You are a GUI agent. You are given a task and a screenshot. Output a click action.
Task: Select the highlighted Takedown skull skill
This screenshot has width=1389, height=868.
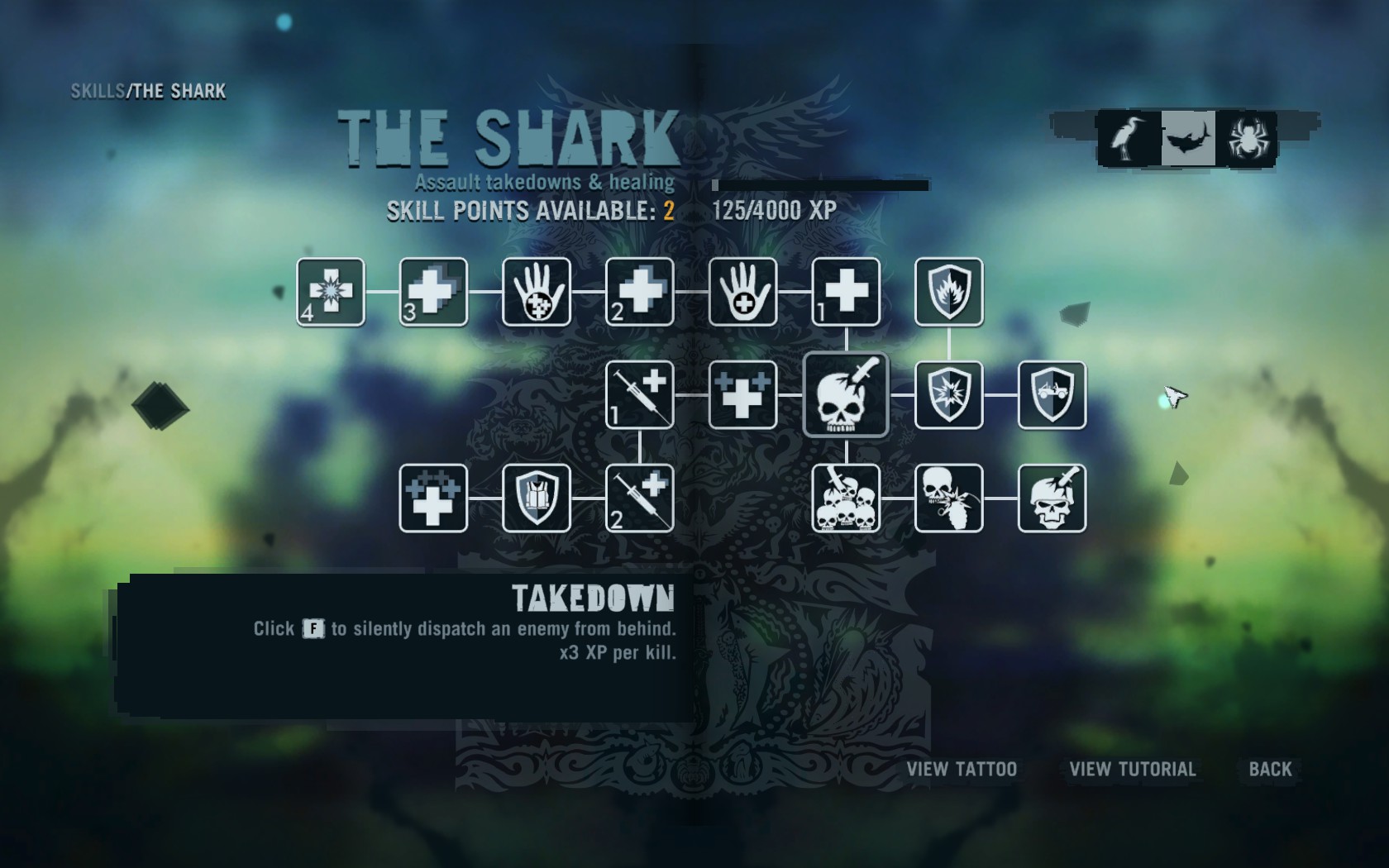[x=845, y=395]
